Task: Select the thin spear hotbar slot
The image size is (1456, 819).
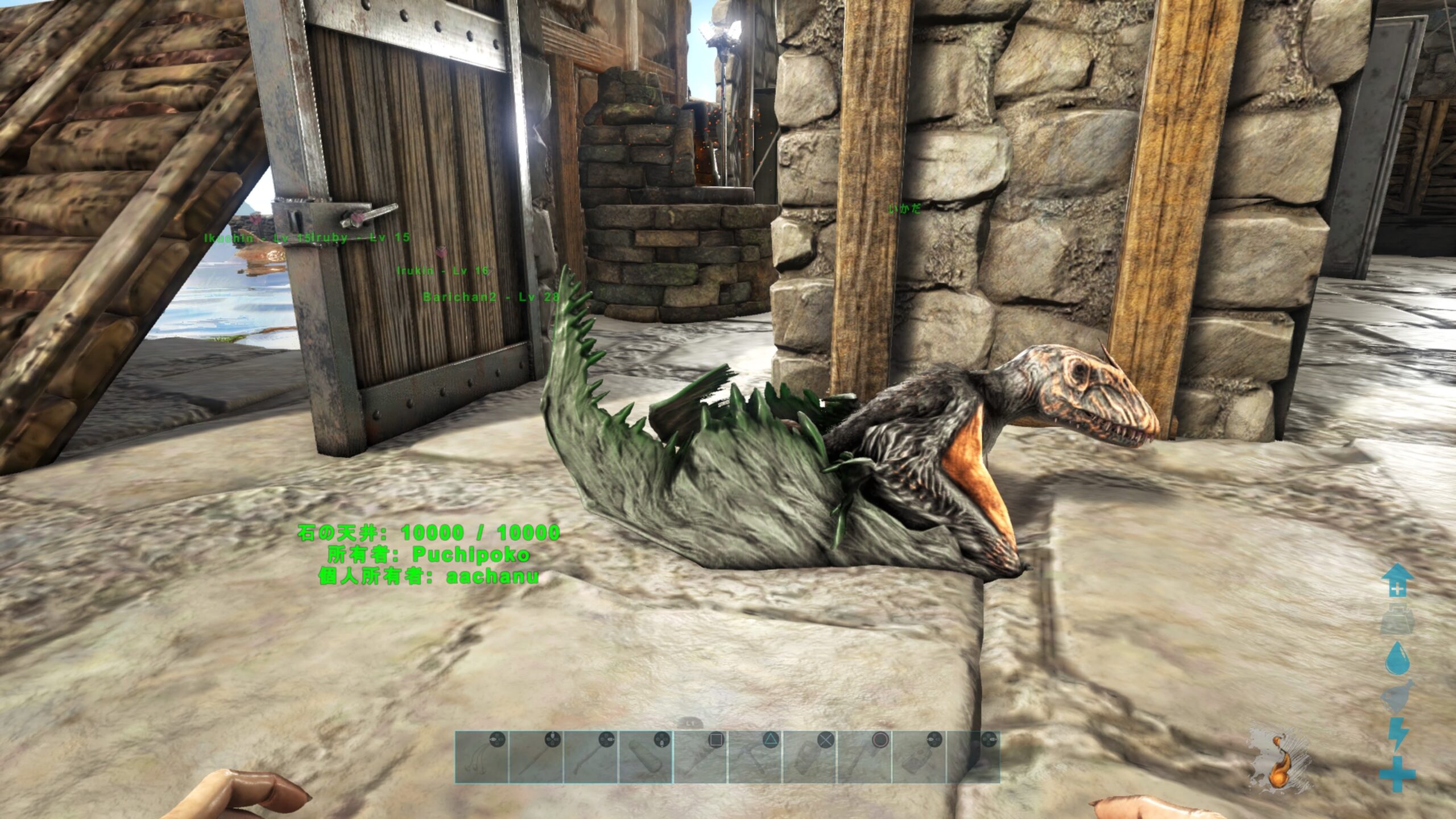Action: (x=536, y=757)
